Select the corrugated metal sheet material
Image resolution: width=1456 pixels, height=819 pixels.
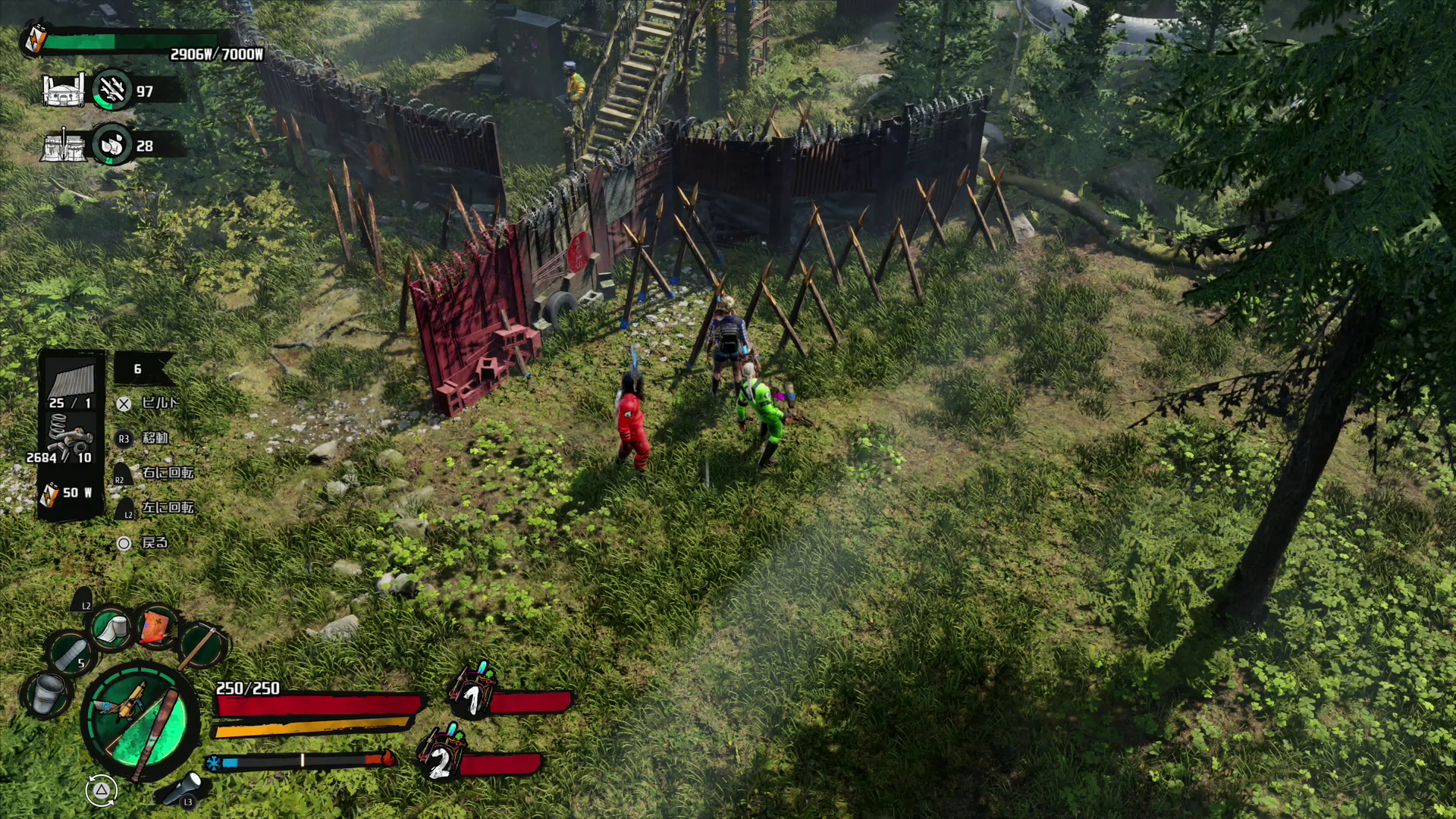pyautogui.click(x=71, y=378)
